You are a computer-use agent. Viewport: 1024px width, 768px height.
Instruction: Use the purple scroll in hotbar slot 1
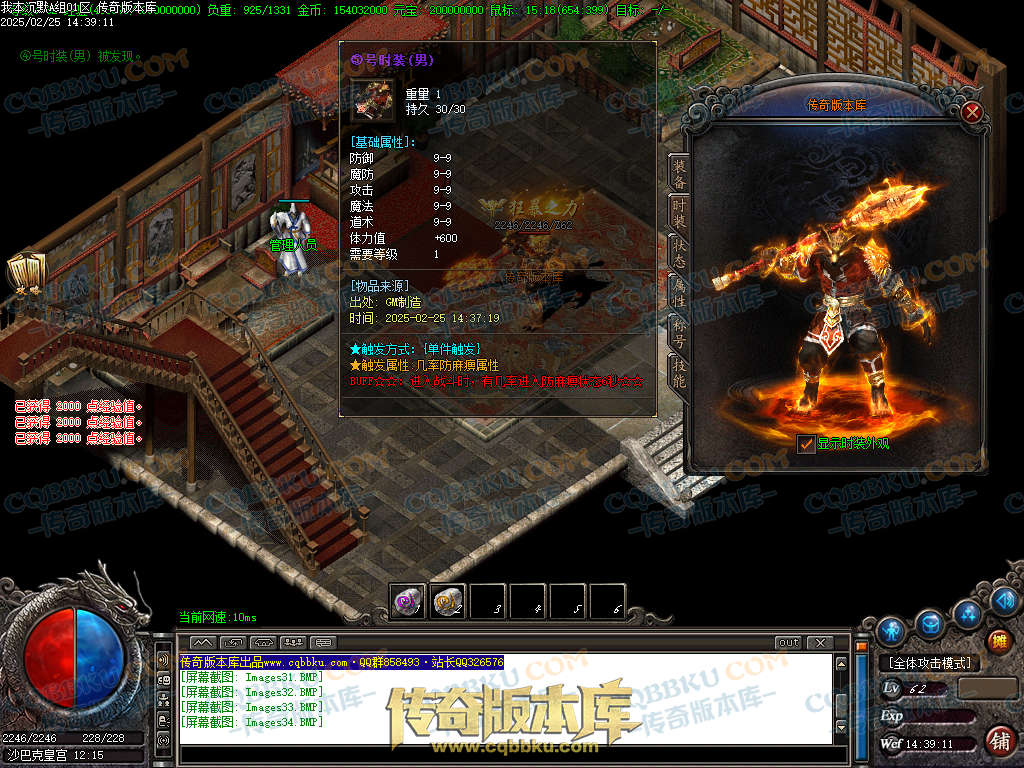click(x=408, y=601)
